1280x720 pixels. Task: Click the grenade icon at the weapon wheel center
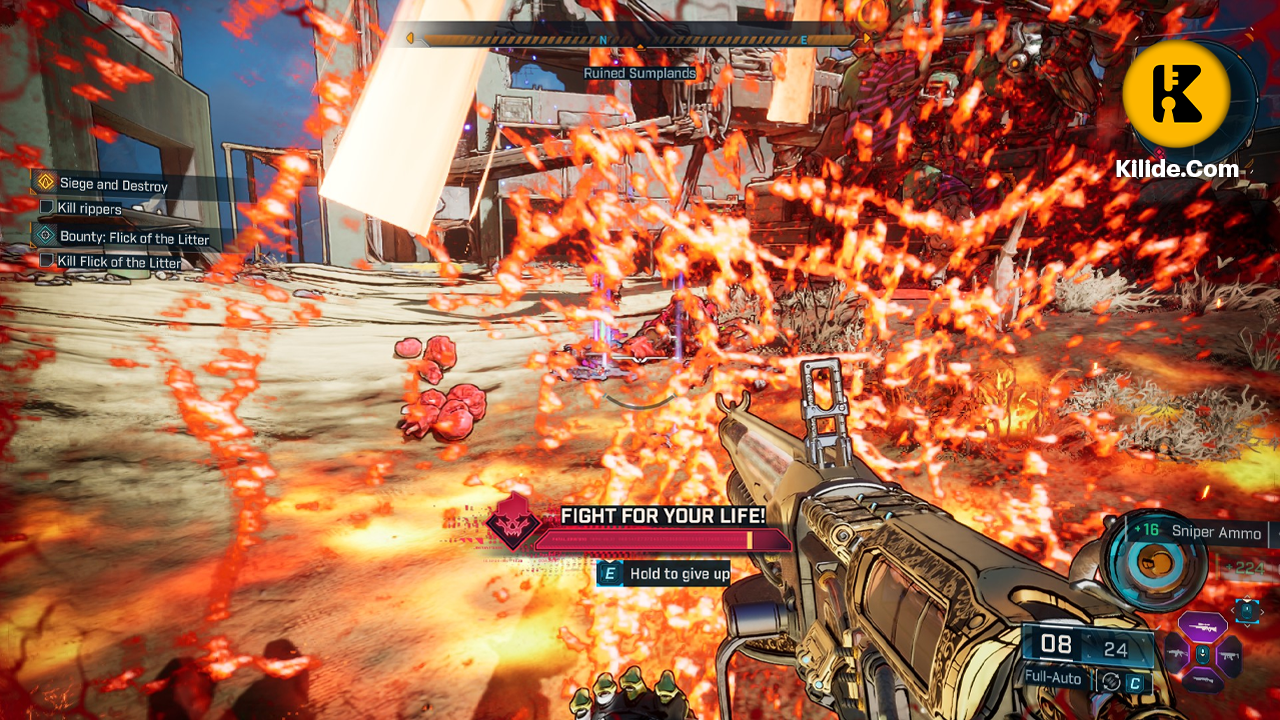[x=1202, y=655]
